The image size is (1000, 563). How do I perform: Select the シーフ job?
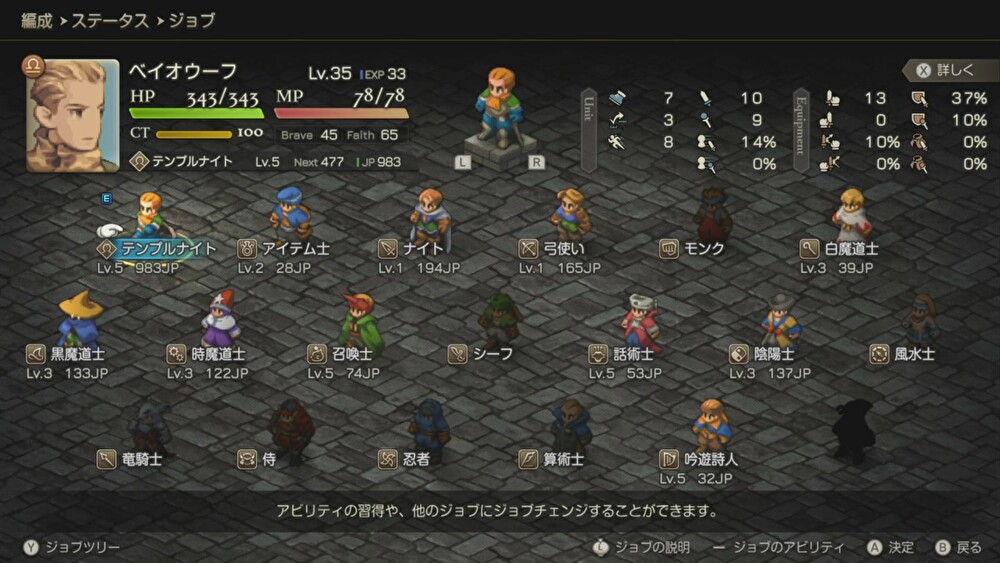click(493, 353)
